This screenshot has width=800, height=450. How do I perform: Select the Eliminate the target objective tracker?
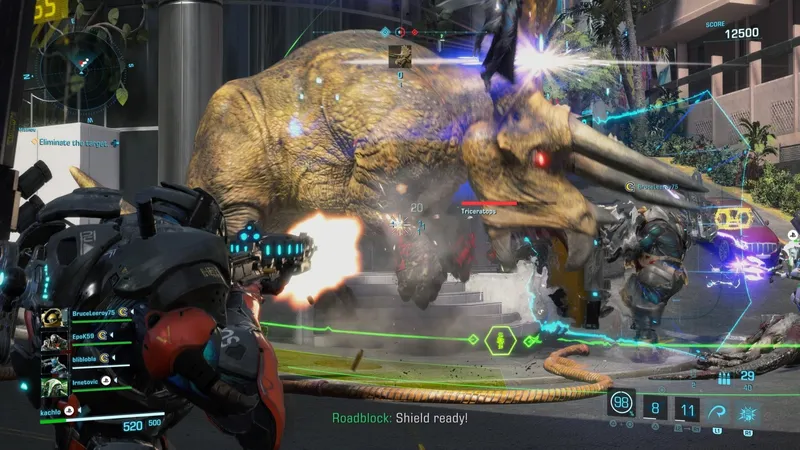pos(72,143)
